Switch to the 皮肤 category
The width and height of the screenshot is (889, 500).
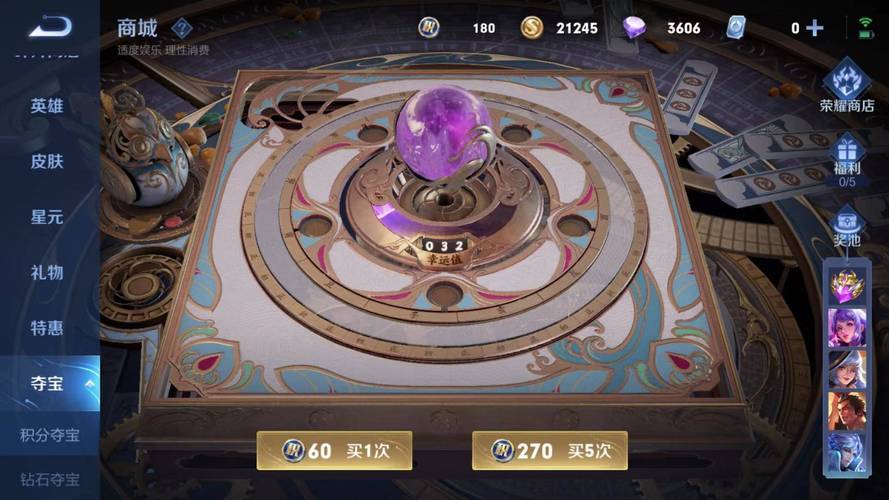47,161
